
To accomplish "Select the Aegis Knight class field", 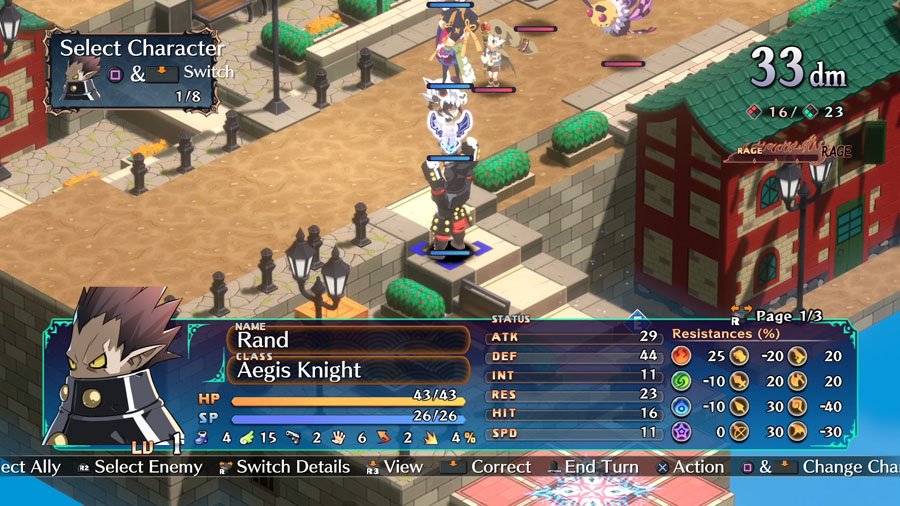I will [348, 370].
